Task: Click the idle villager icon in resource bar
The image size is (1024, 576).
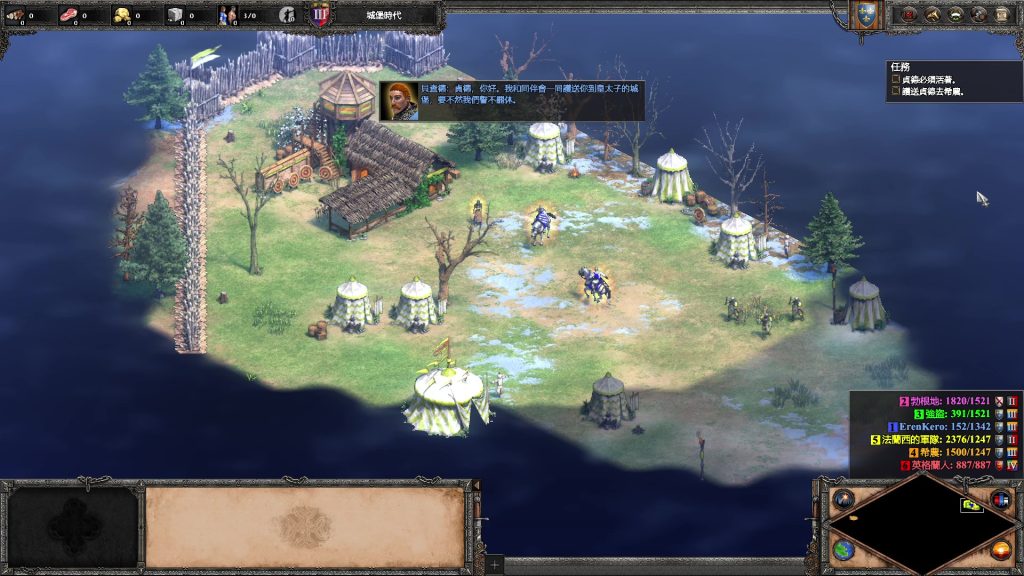Action: [287, 15]
